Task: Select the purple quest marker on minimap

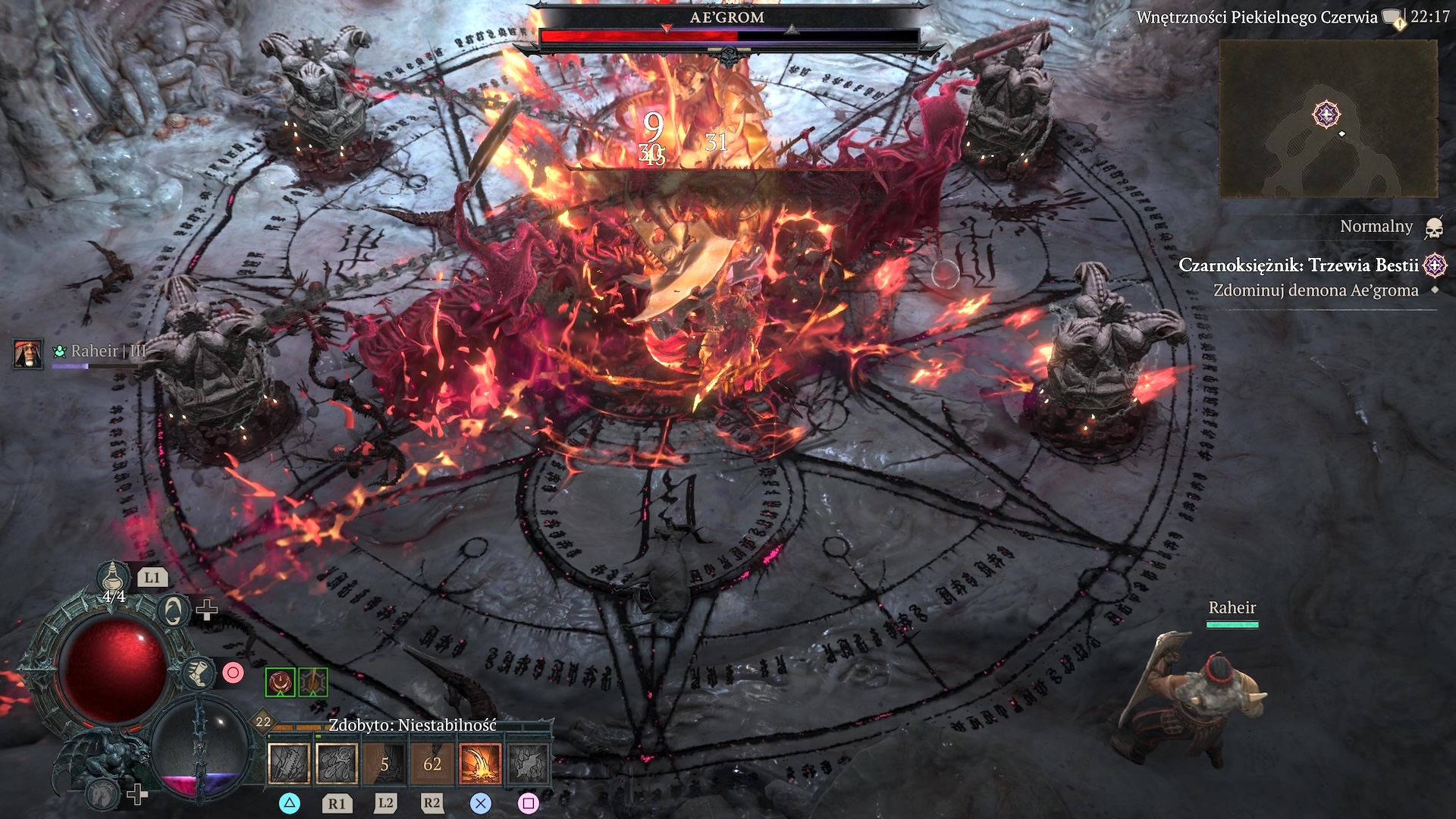Action: [1326, 115]
